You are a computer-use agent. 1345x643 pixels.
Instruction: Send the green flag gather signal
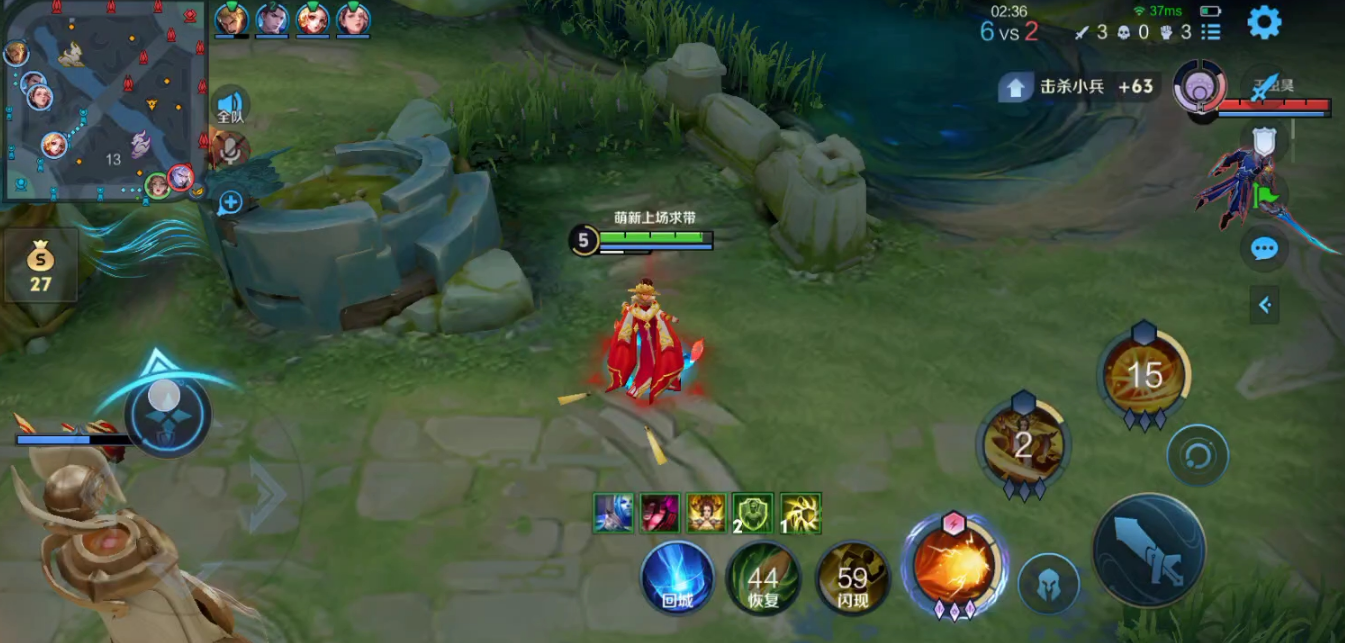click(1264, 194)
